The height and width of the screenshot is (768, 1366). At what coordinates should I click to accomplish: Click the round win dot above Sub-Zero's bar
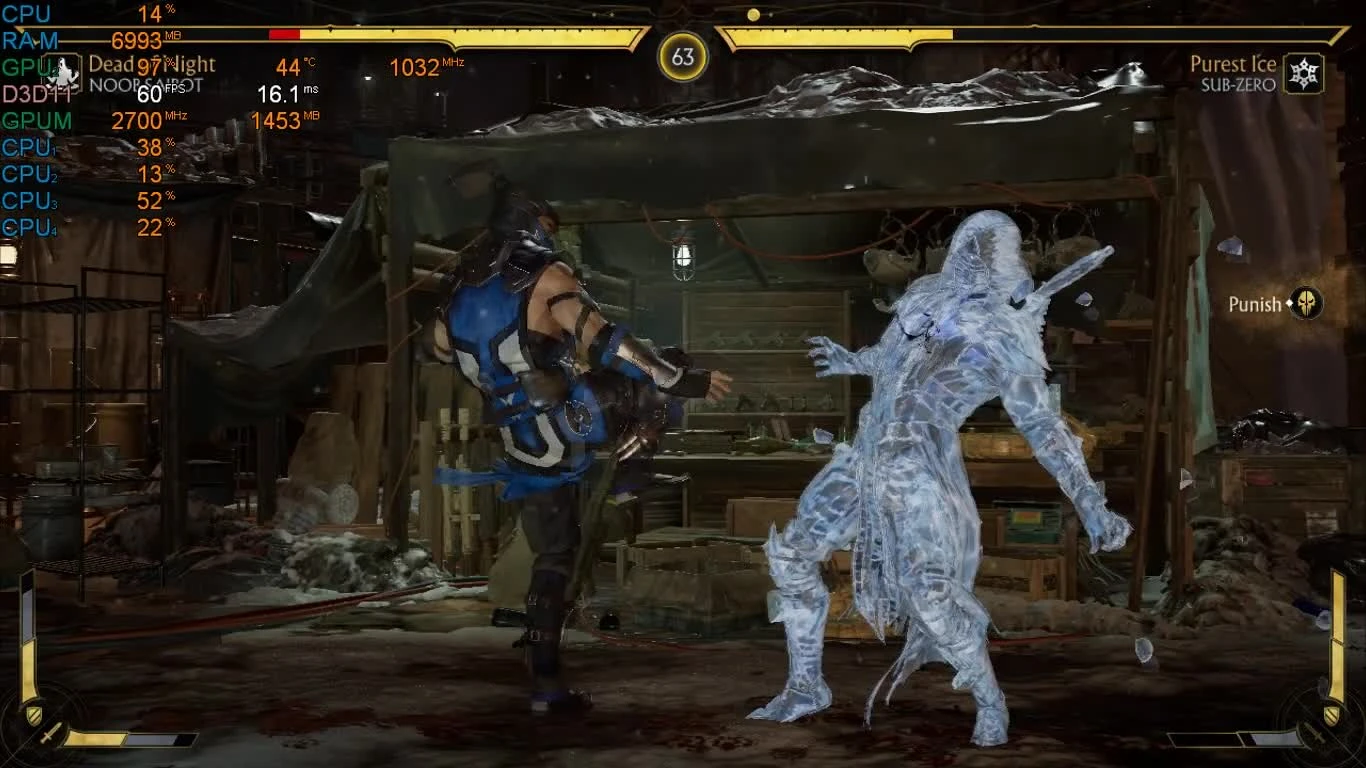point(756,14)
